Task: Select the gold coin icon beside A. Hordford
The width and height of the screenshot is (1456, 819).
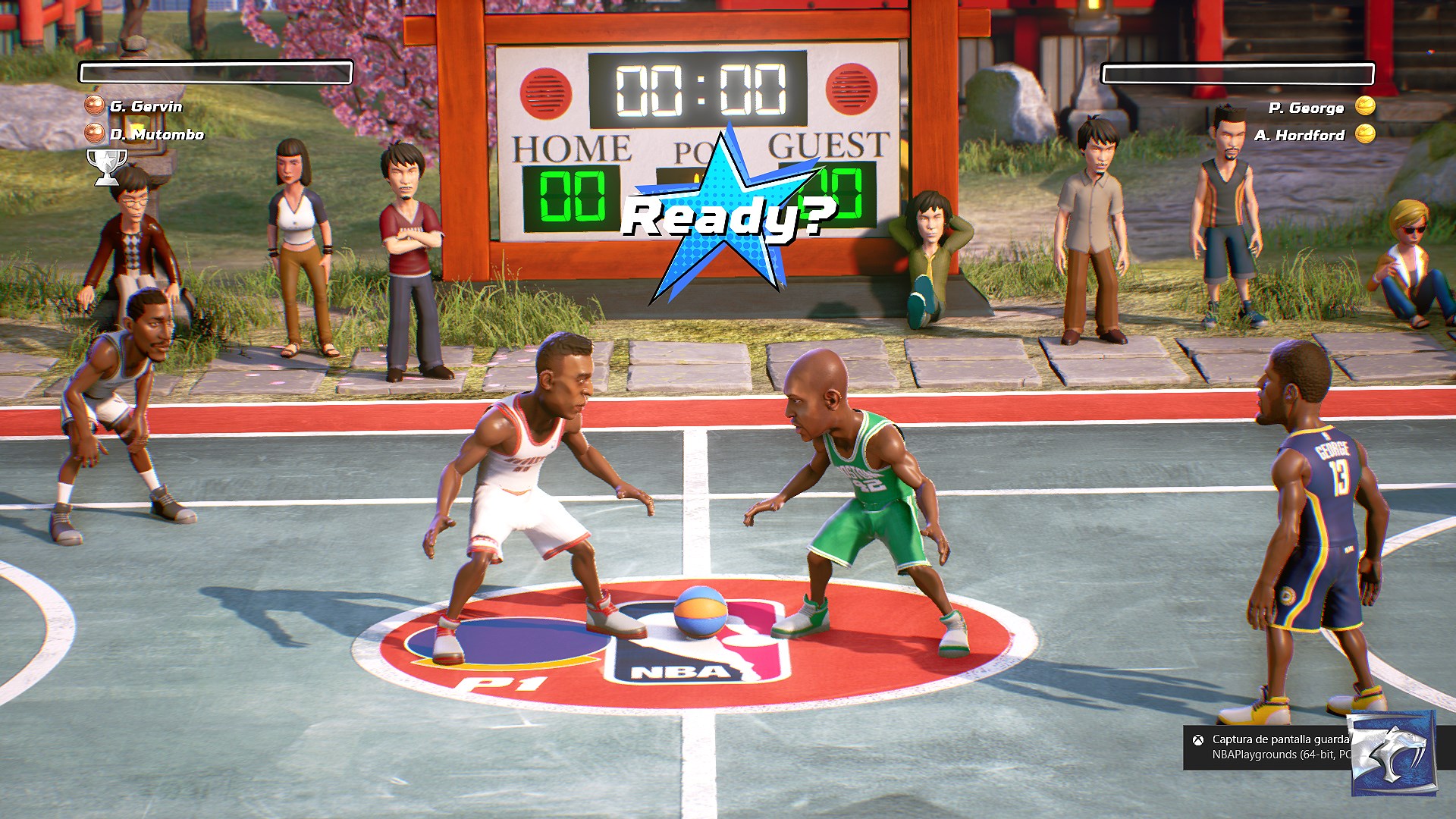Action: [1363, 134]
